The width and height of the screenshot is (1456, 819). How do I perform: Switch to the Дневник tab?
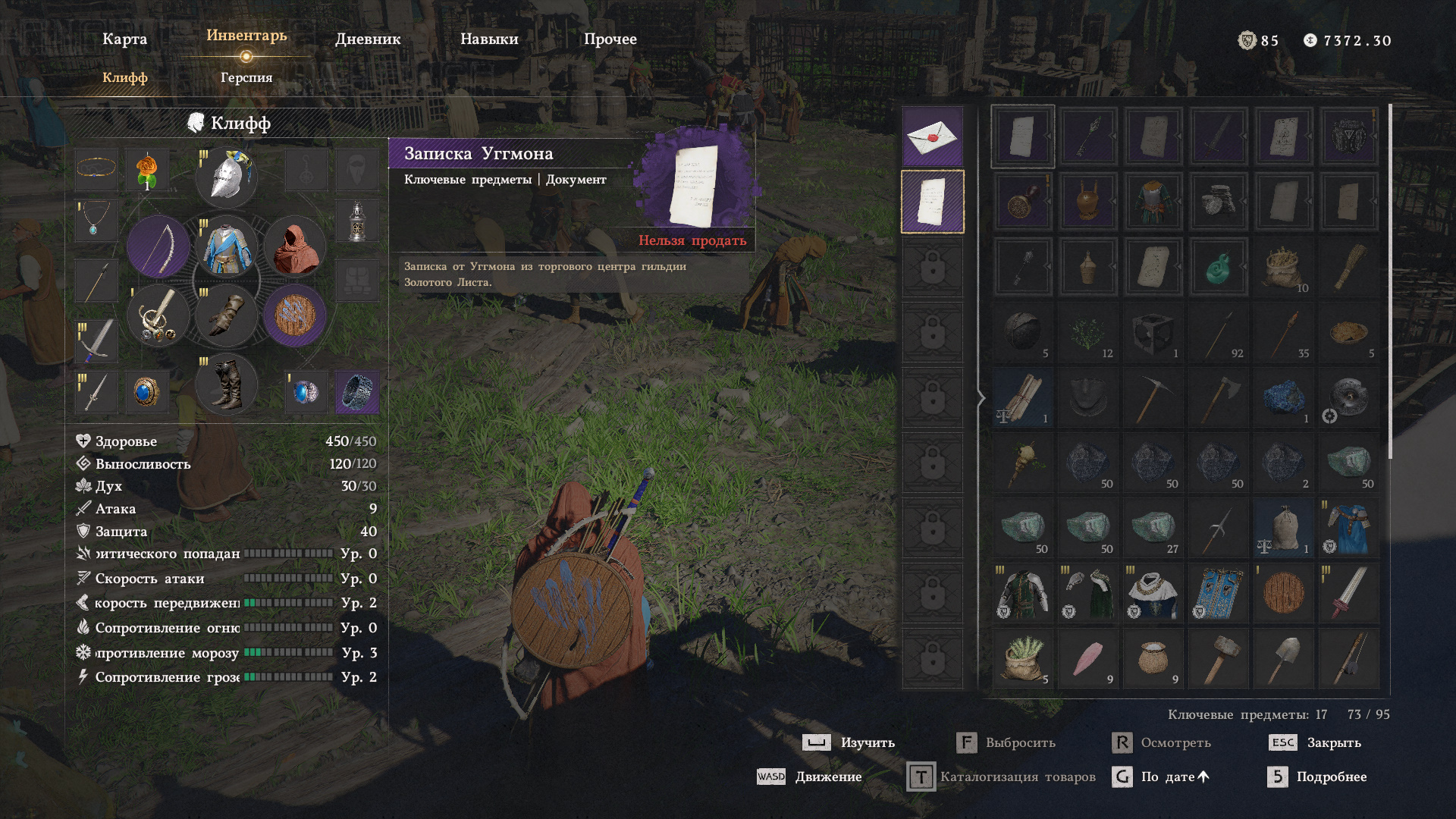point(368,39)
